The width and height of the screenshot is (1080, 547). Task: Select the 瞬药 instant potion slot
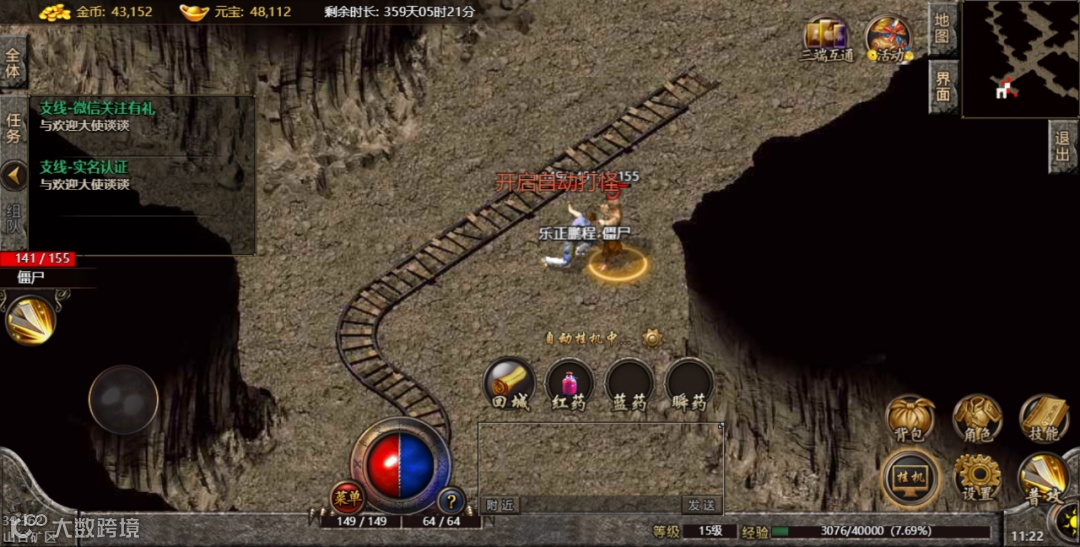tap(690, 384)
